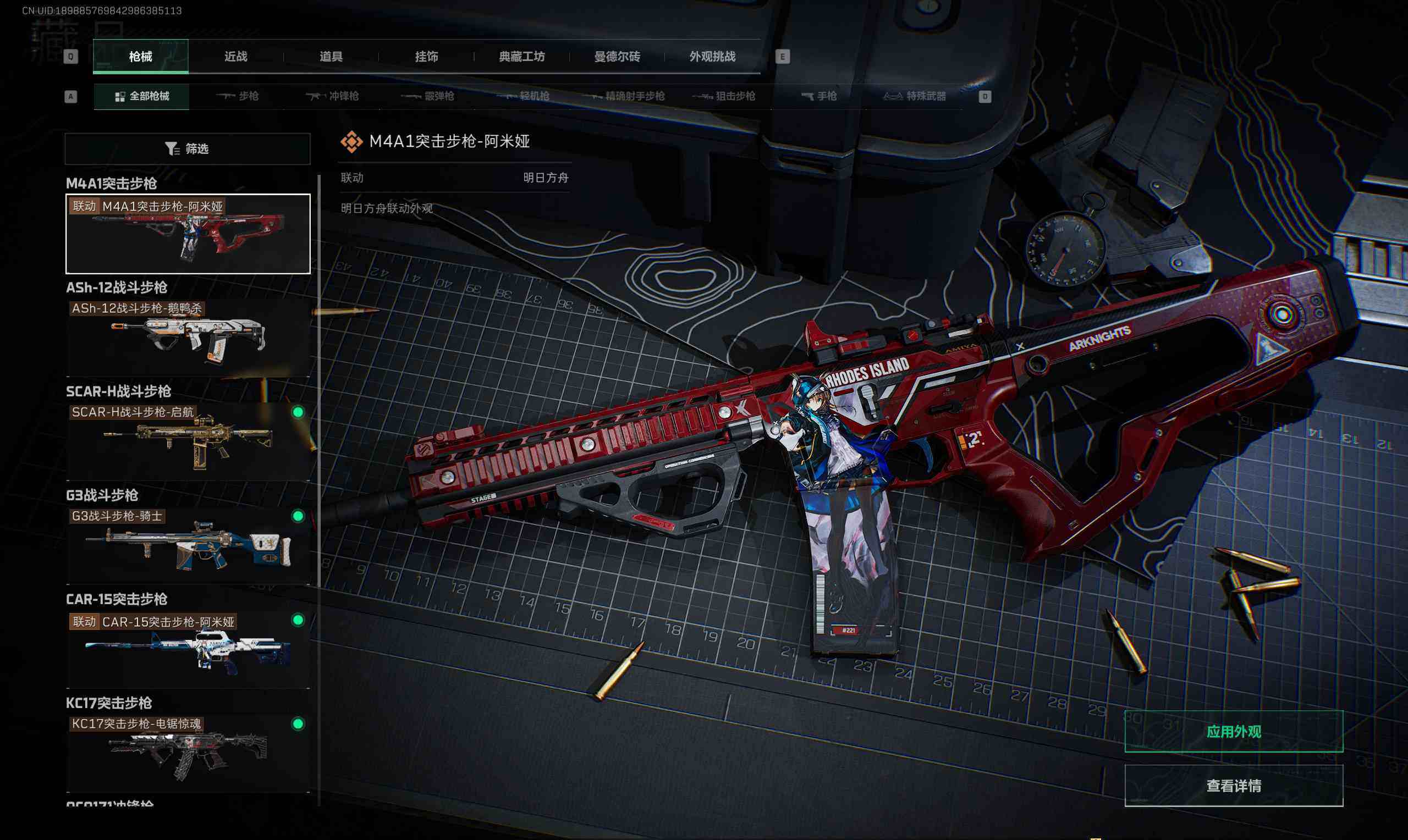Image resolution: width=1408 pixels, height=840 pixels.
Task: View skin details via 查看详情
Action: click(x=1233, y=786)
